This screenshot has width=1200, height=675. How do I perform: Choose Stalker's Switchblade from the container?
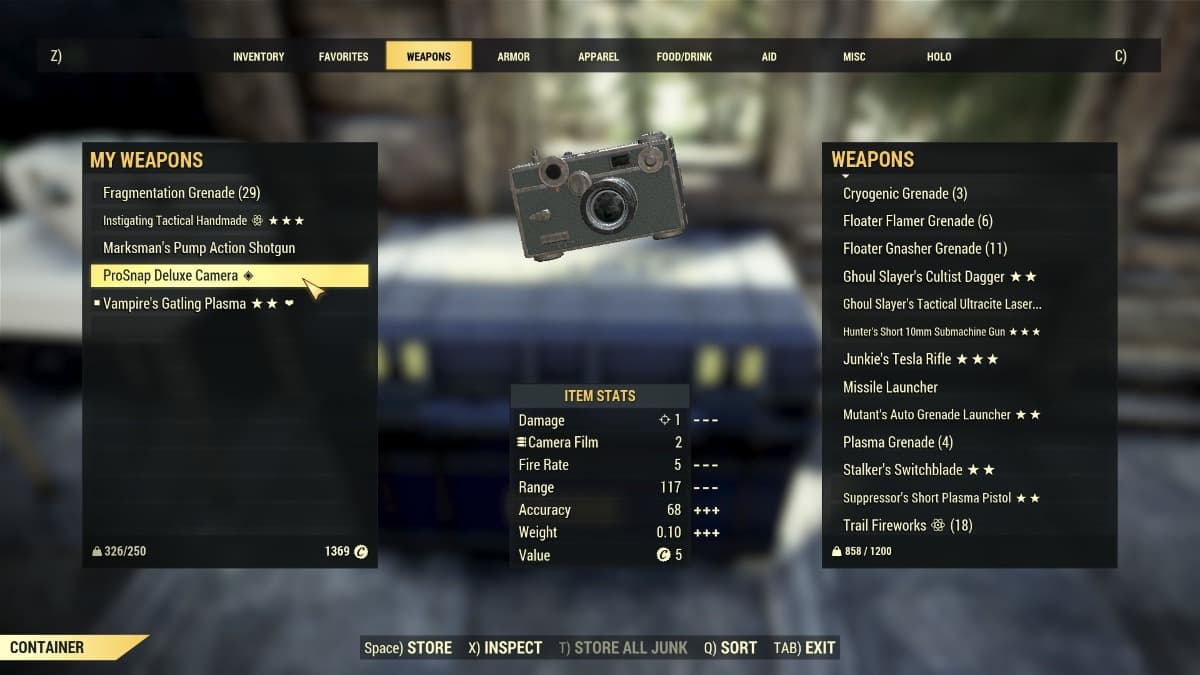pyautogui.click(x=918, y=470)
